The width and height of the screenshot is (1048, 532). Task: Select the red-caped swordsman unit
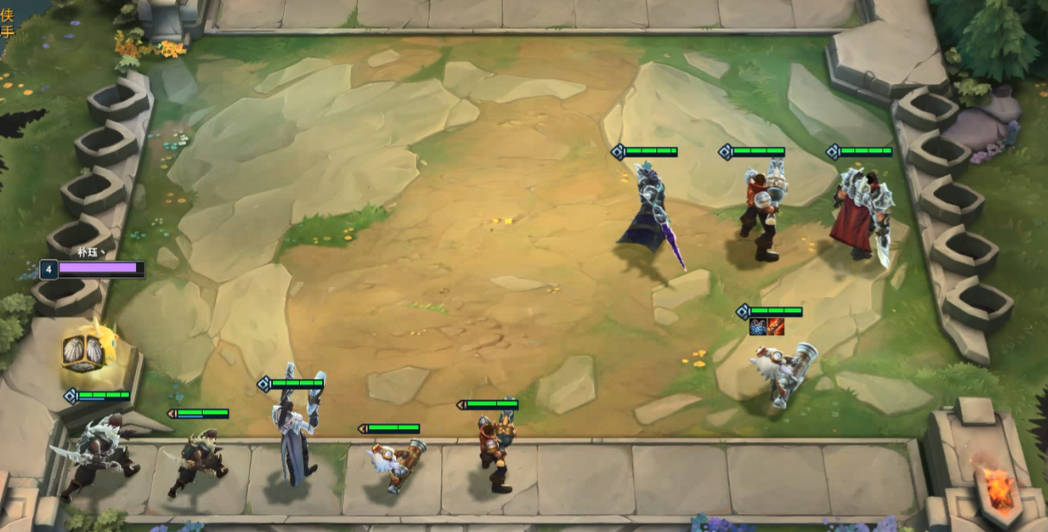(x=859, y=215)
